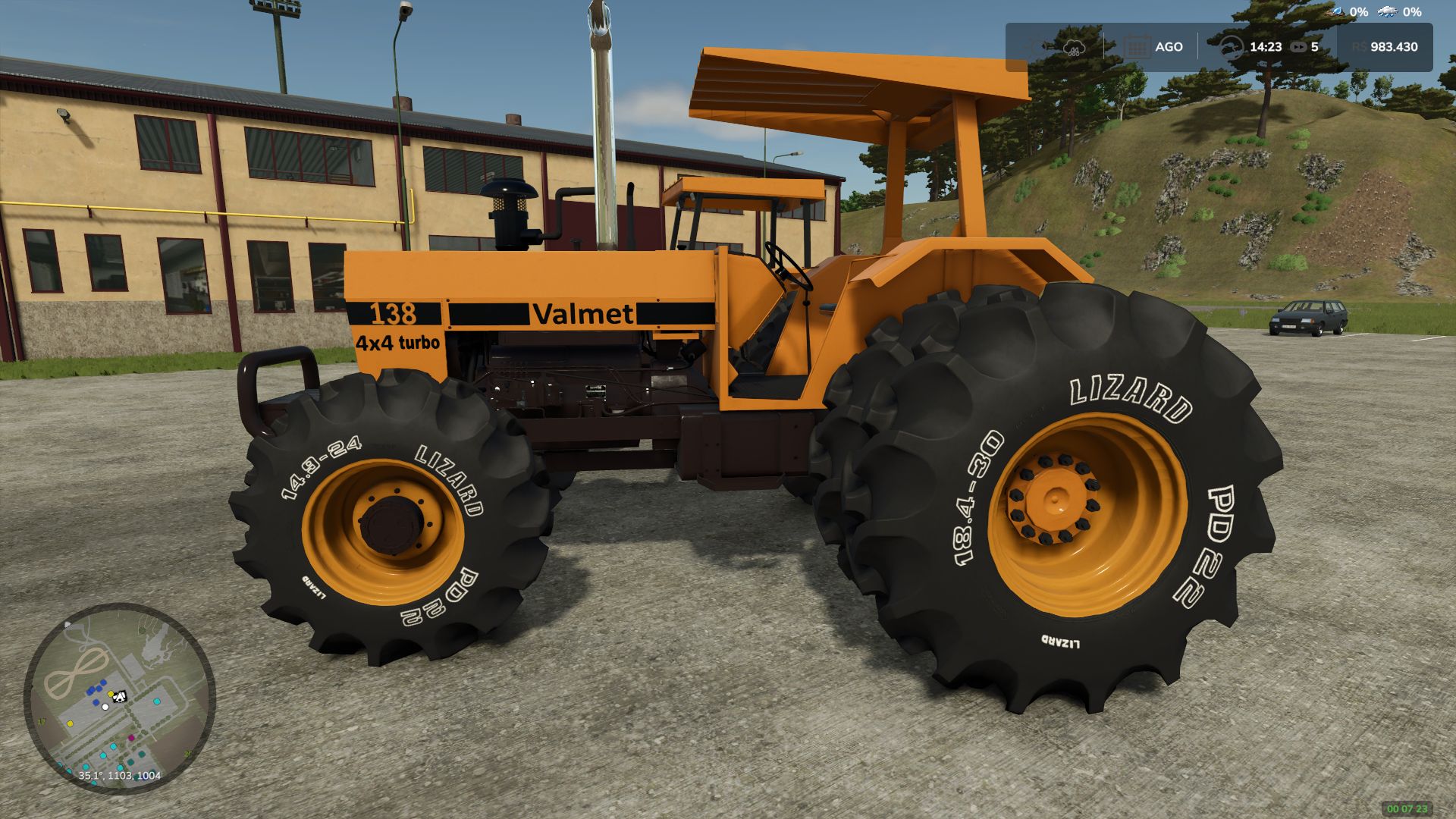Viewport: 1456px width, 819px height.
Task: Click the player position marker on the minimap
Action: [x=119, y=696]
